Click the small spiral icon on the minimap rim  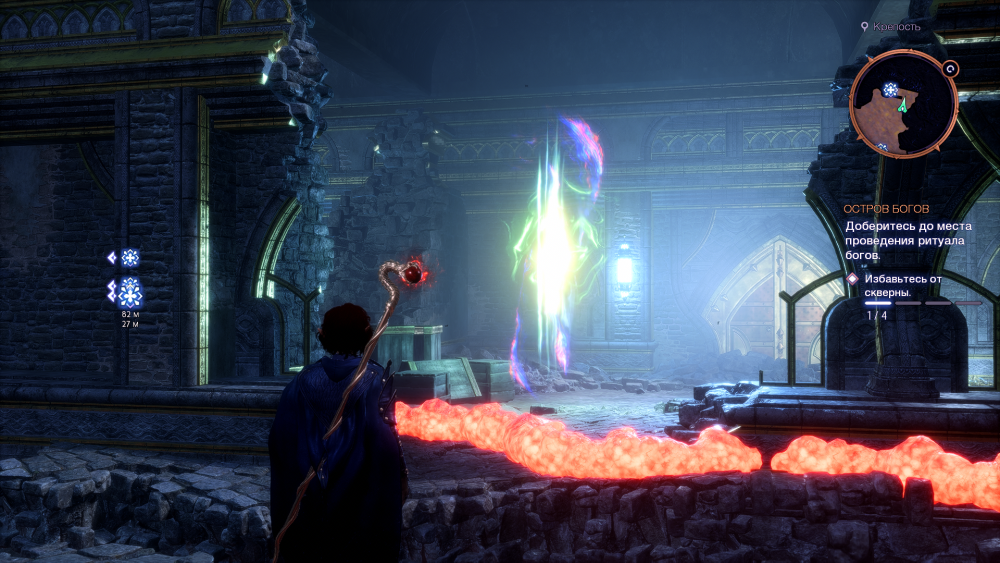pos(951,69)
